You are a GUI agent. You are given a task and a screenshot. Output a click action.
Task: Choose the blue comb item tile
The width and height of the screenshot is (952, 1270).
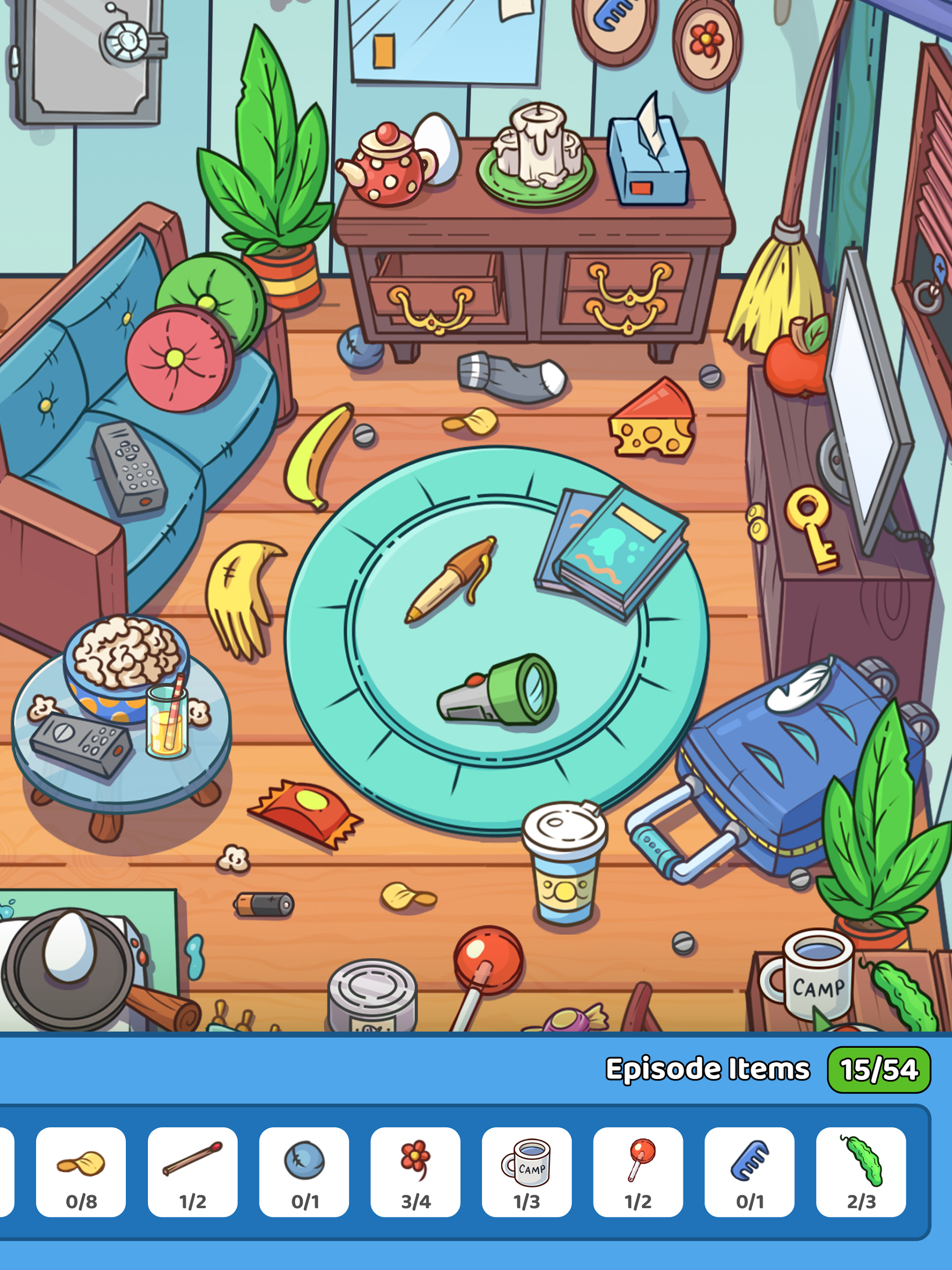749,1171
